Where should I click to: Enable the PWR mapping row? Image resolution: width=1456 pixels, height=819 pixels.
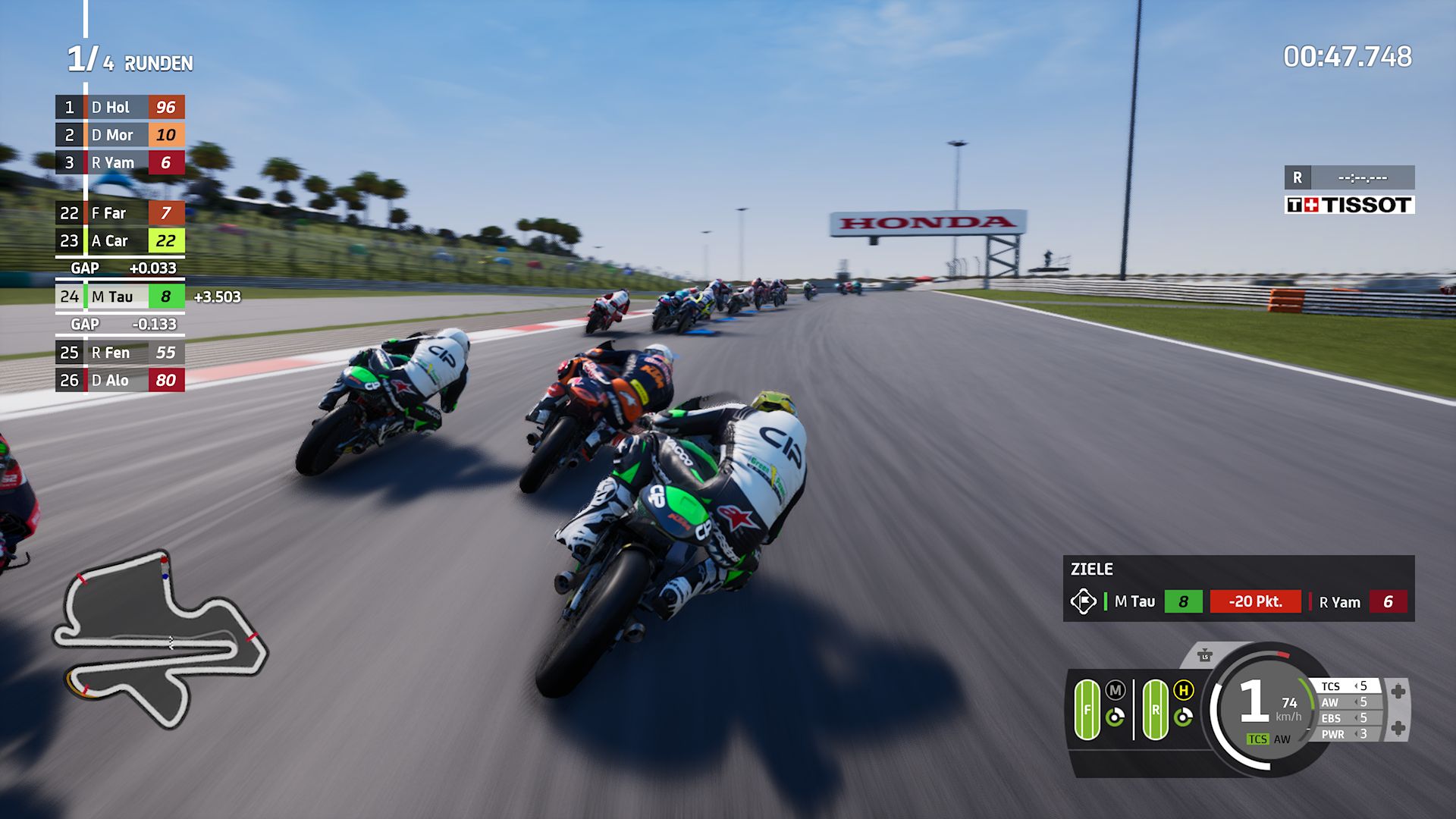coord(1332,734)
